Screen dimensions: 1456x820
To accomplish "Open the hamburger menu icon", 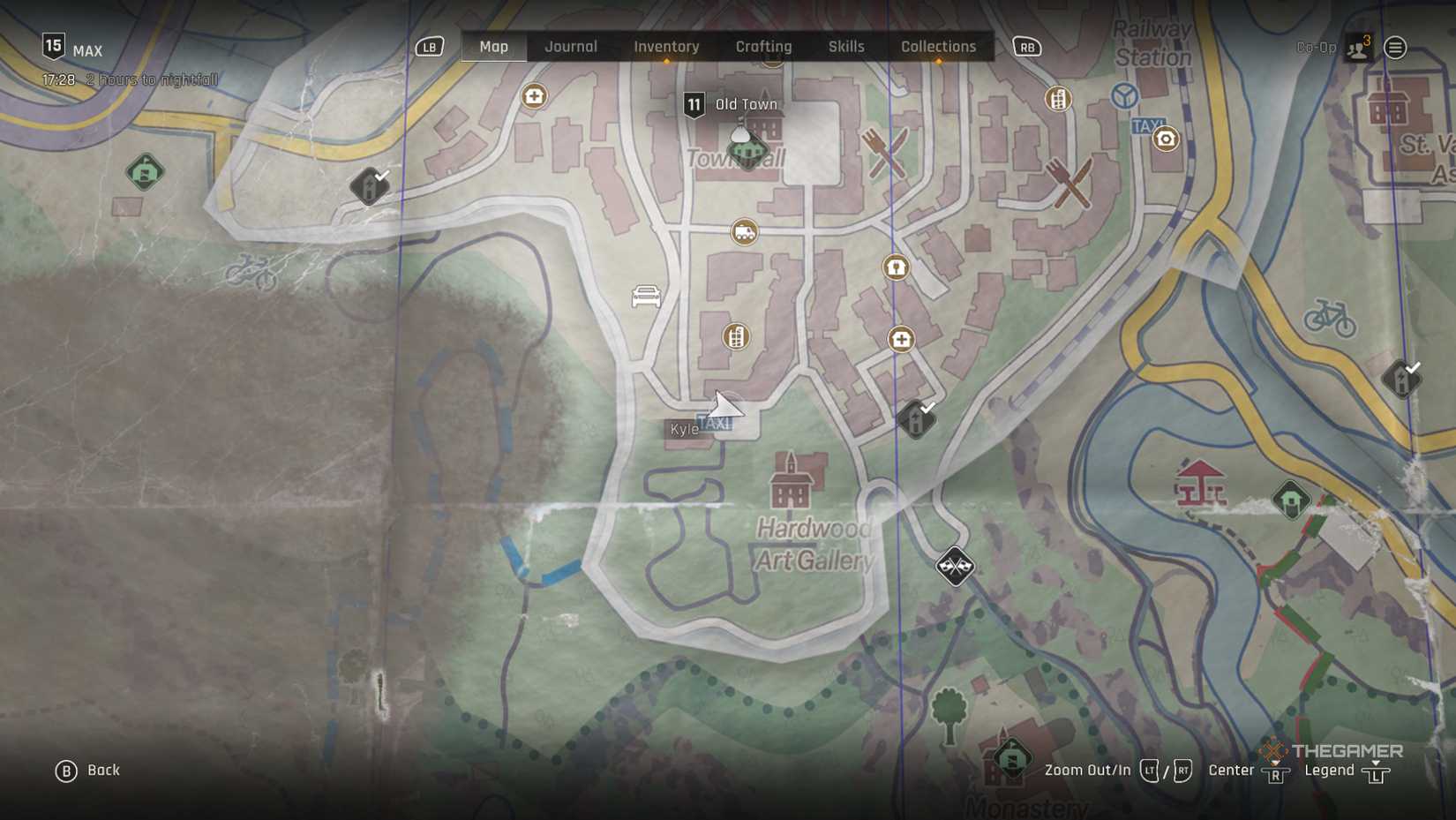I will [x=1395, y=48].
